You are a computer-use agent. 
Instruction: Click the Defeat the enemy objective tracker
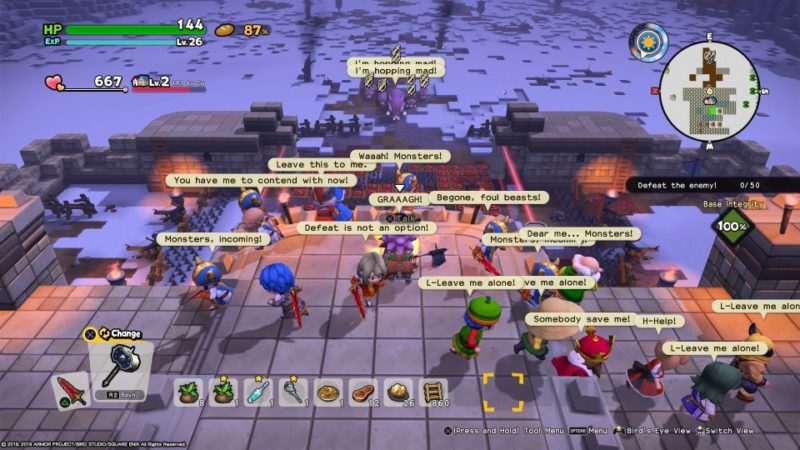click(698, 185)
